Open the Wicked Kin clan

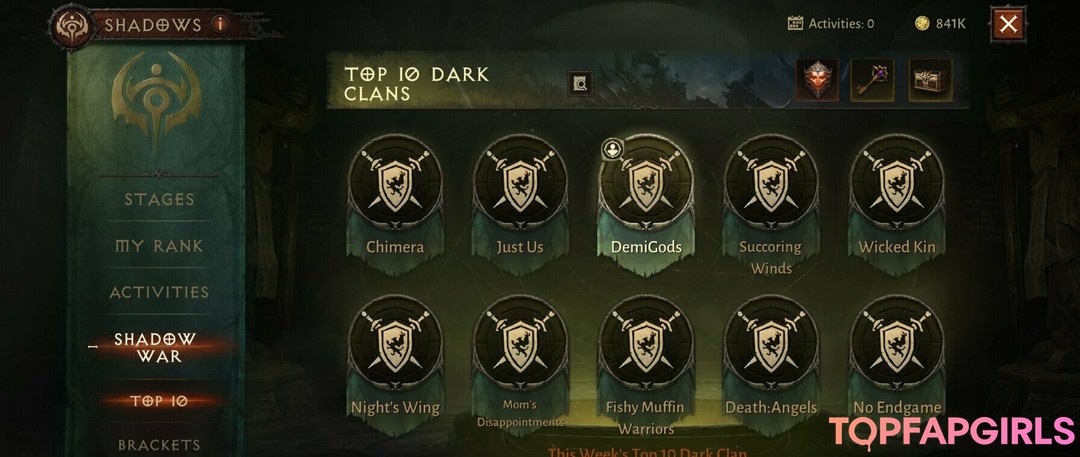point(897,185)
